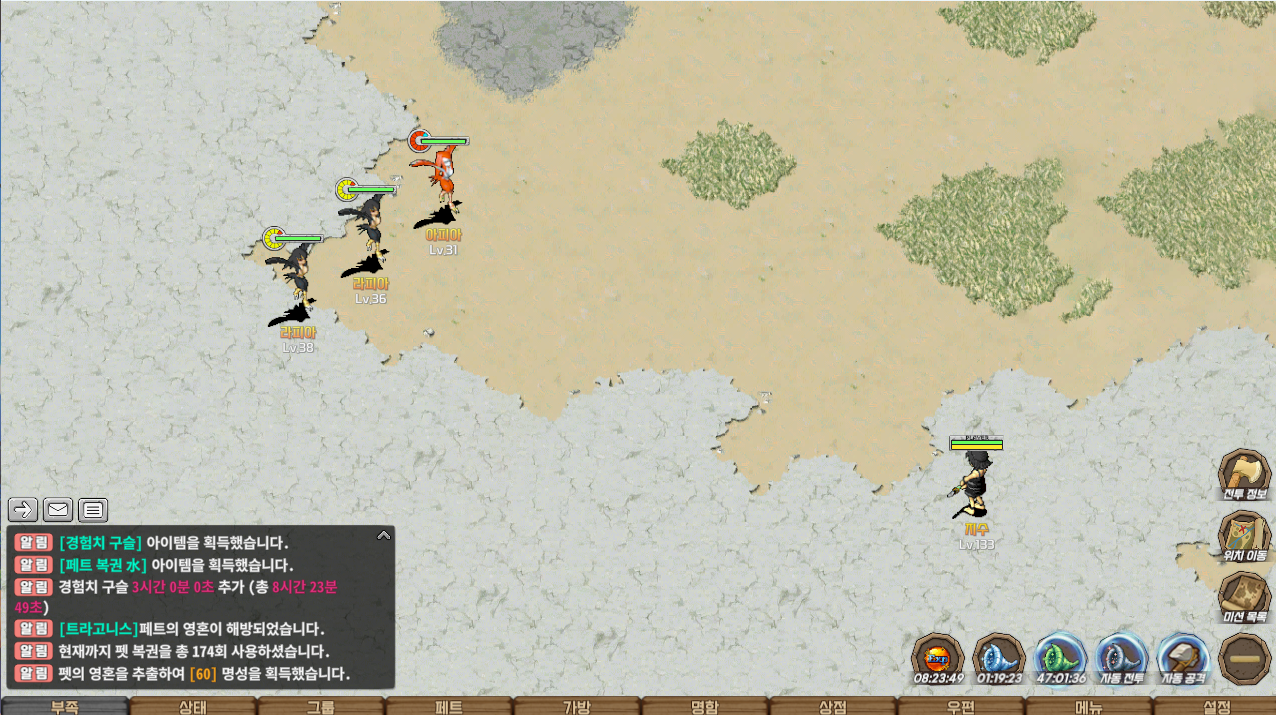
Task: Open the 가방 bag inventory
Action: [576, 707]
